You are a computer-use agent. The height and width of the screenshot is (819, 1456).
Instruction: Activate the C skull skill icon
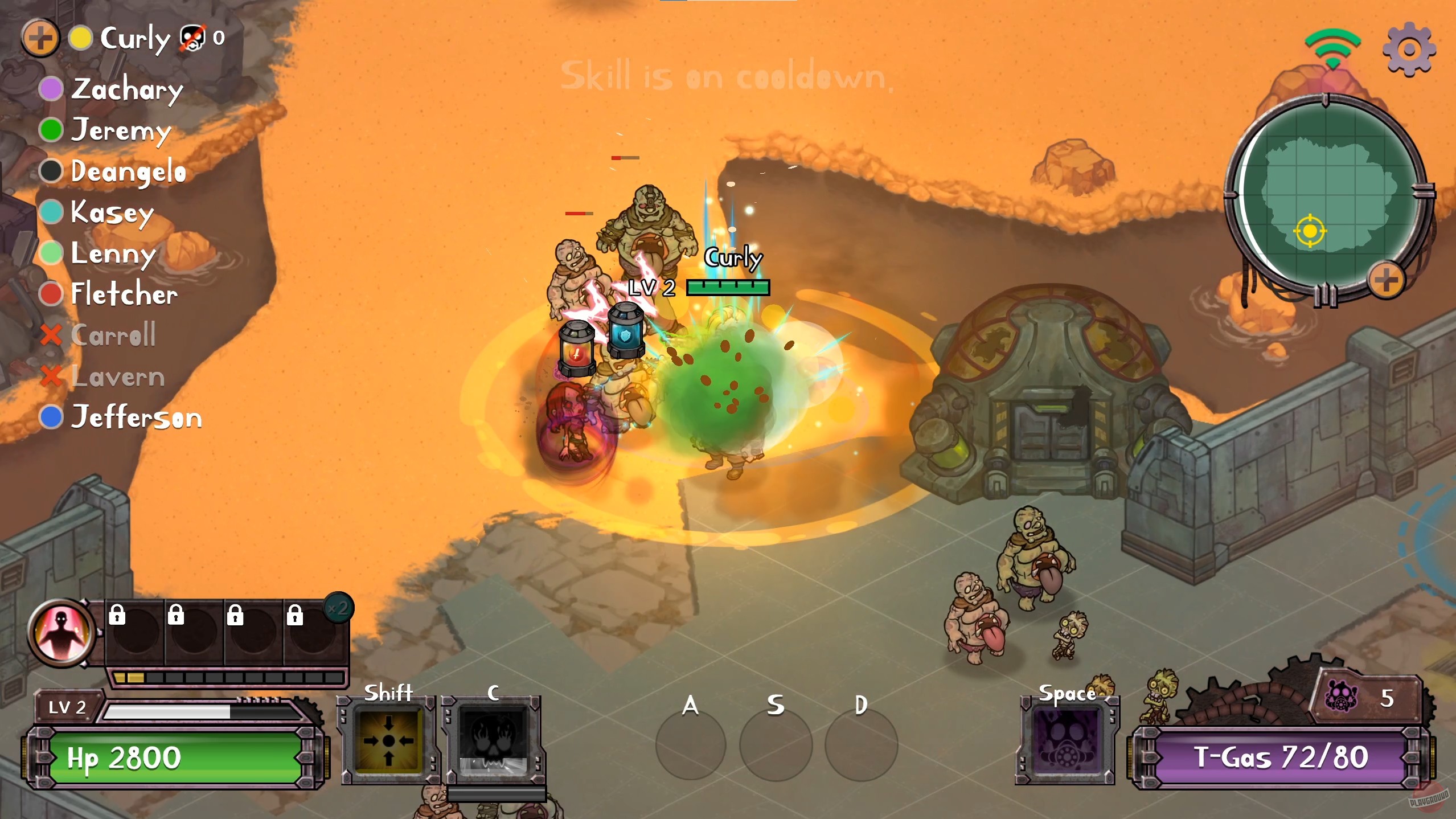click(x=493, y=740)
